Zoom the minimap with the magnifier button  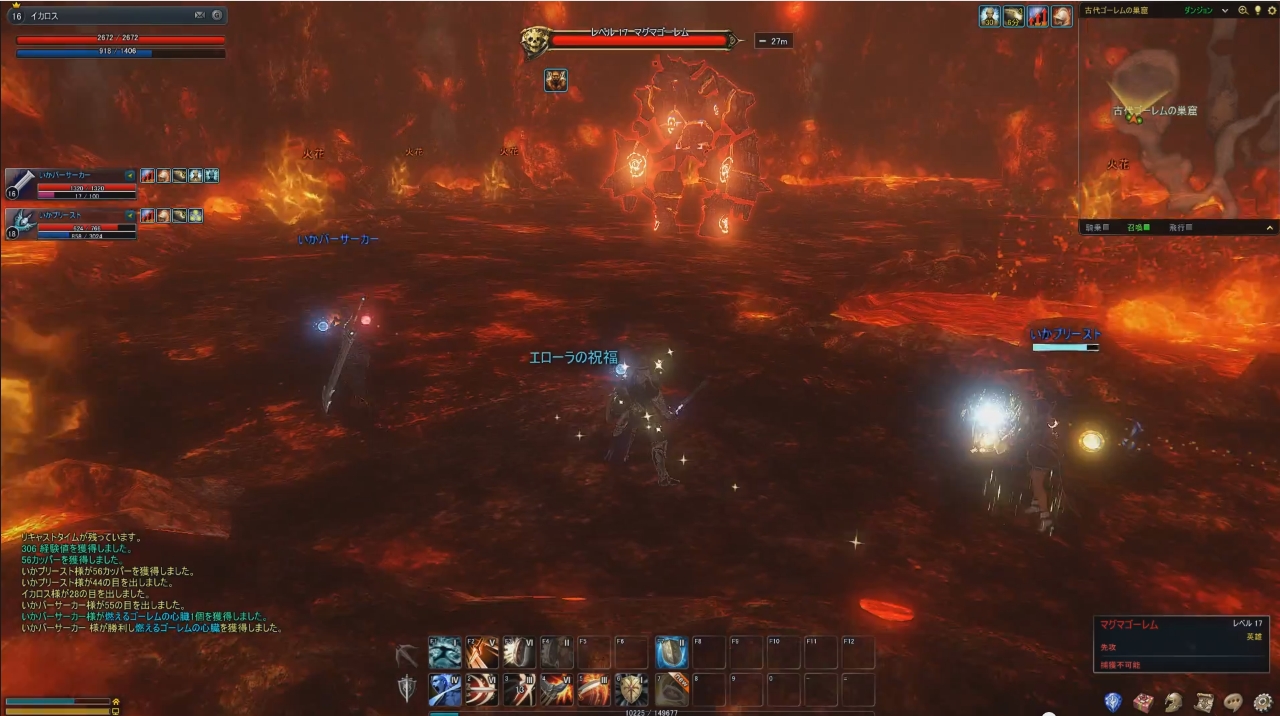tap(1243, 10)
